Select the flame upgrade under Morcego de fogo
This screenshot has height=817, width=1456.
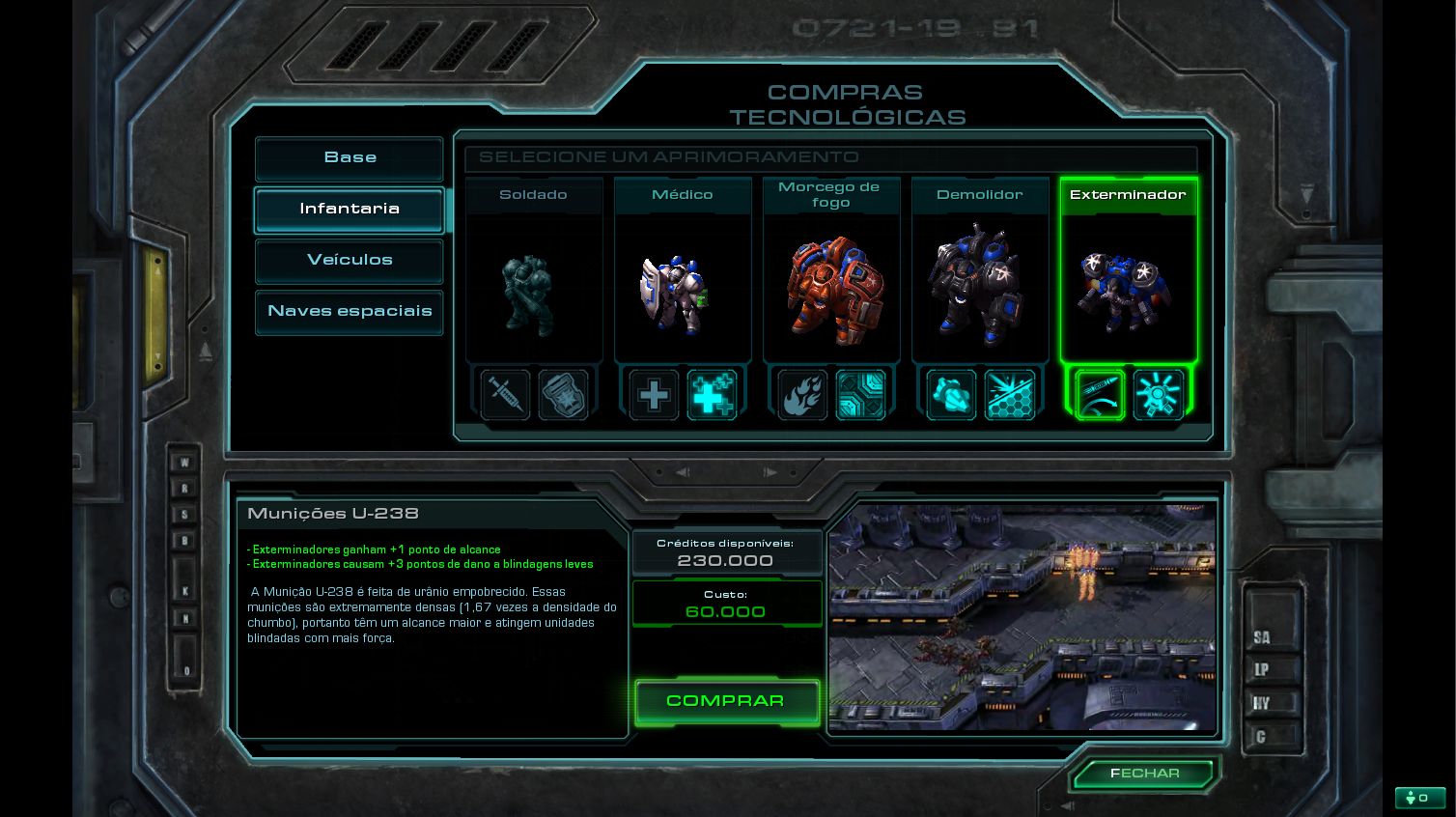point(802,395)
